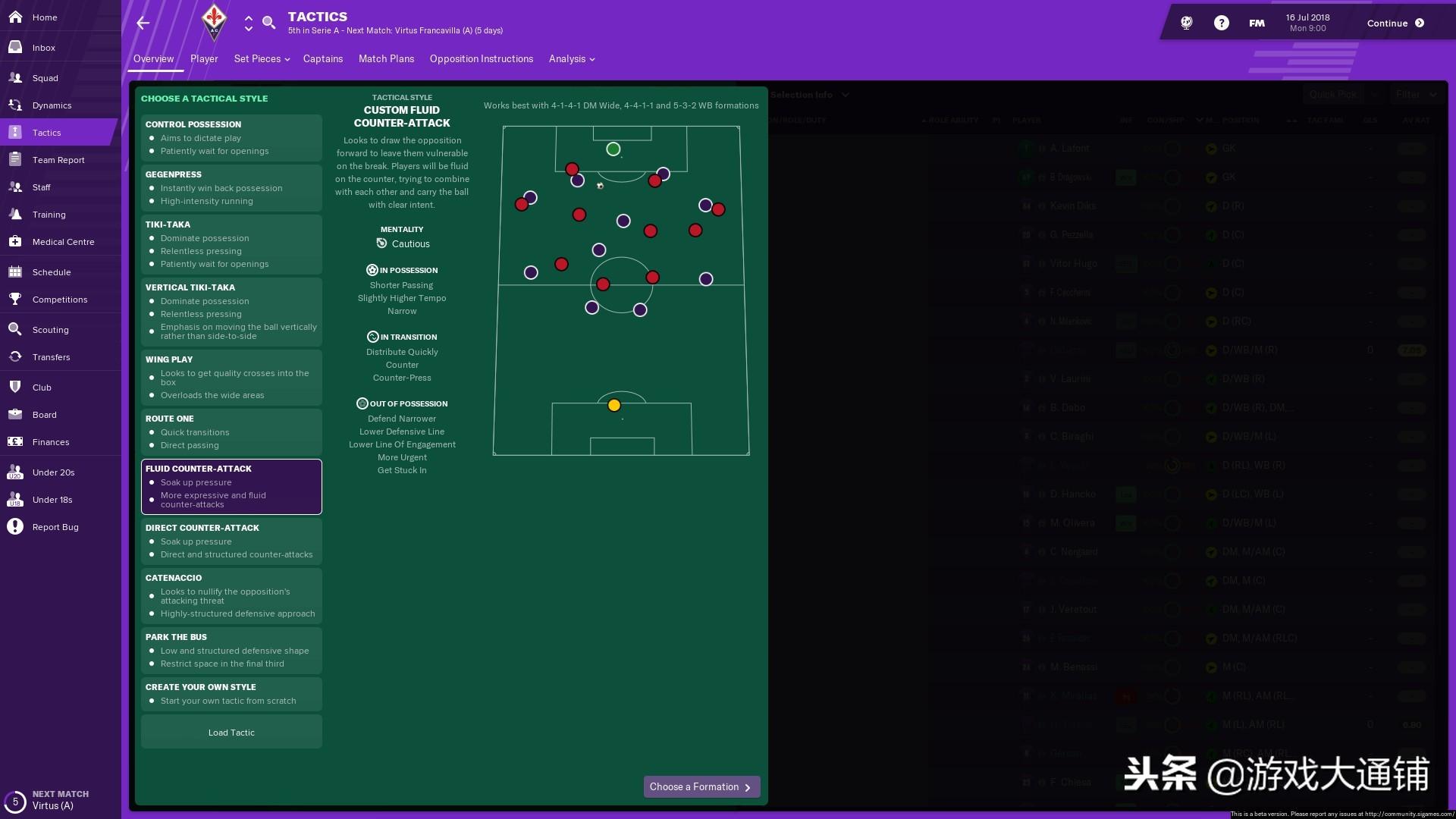
Task: Click the search magnifier icon
Action: (x=269, y=23)
